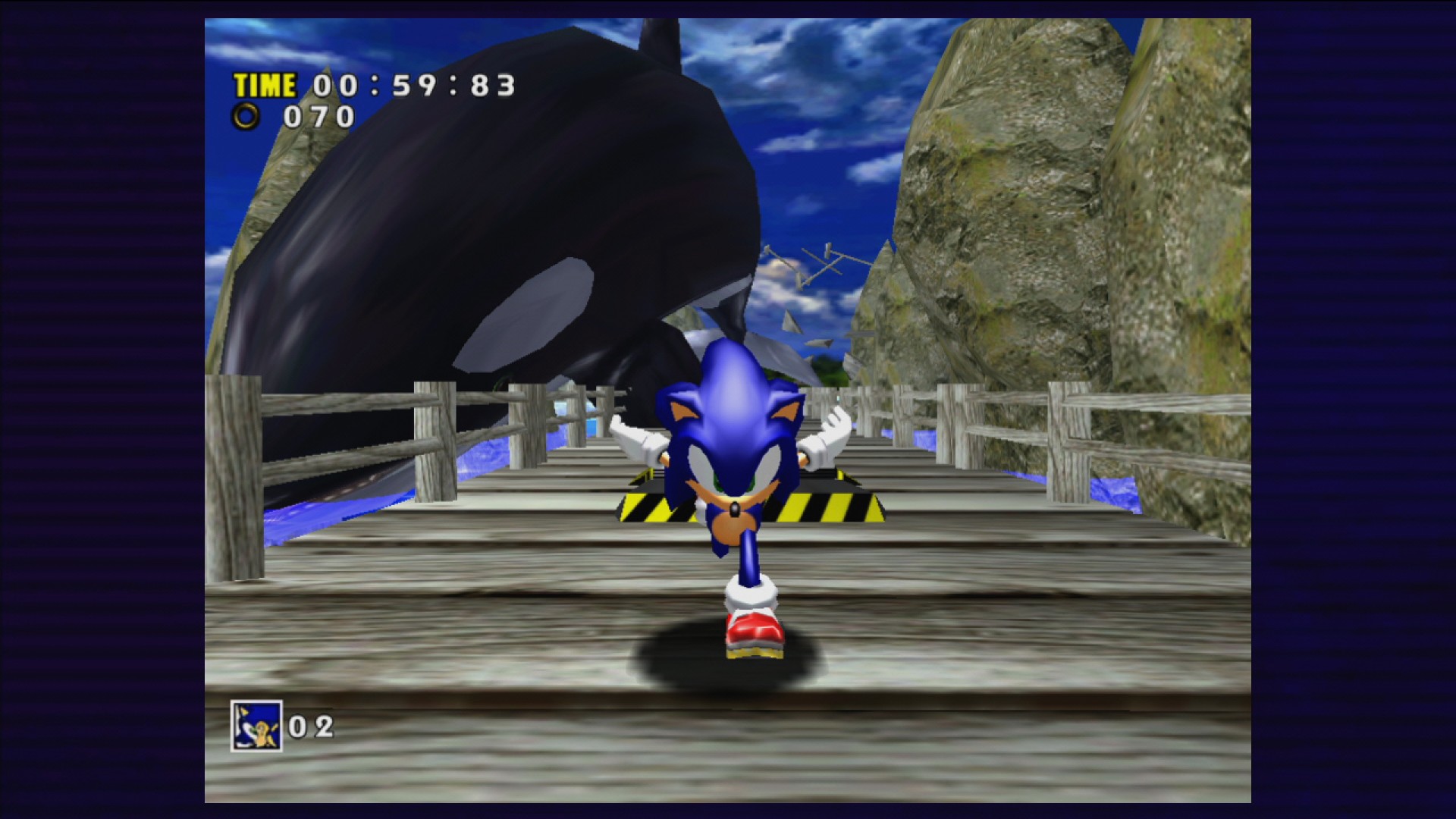Click the golden ring icon in HUD
Screen dimensions: 1456x819
pos(246,115)
